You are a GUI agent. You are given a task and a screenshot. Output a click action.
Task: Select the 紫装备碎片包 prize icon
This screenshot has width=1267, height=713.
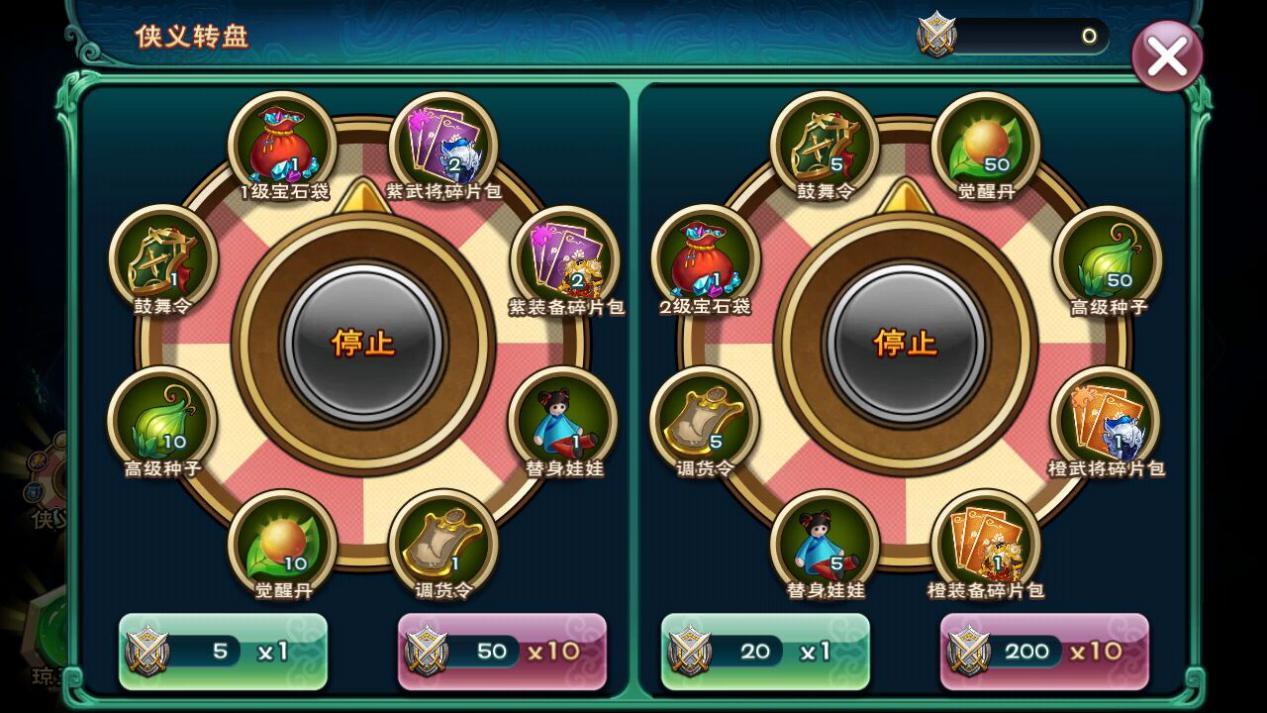point(565,260)
